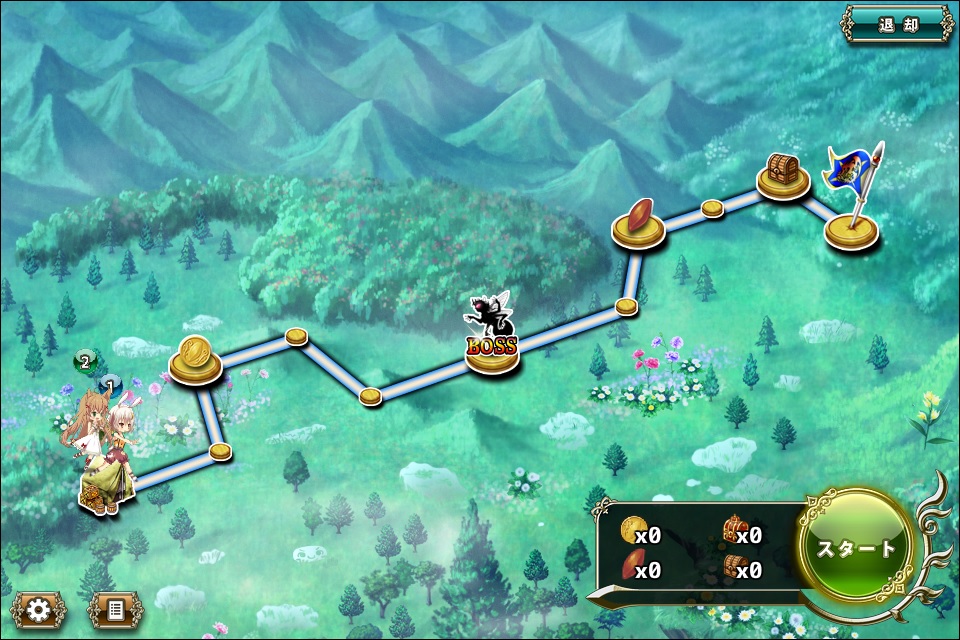Open the document log icon

(115, 608)
